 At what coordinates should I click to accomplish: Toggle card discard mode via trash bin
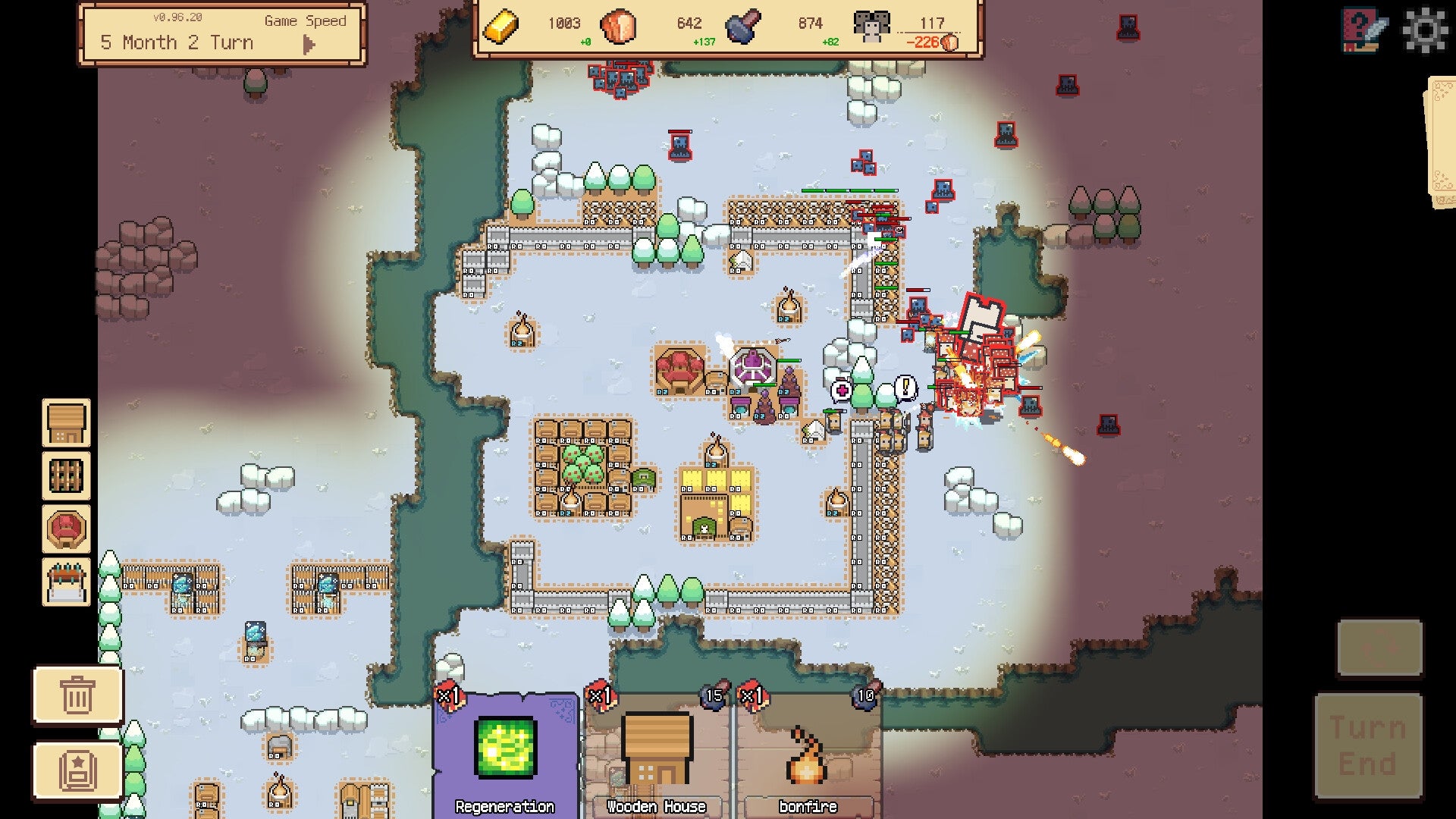tap(76, 695)
